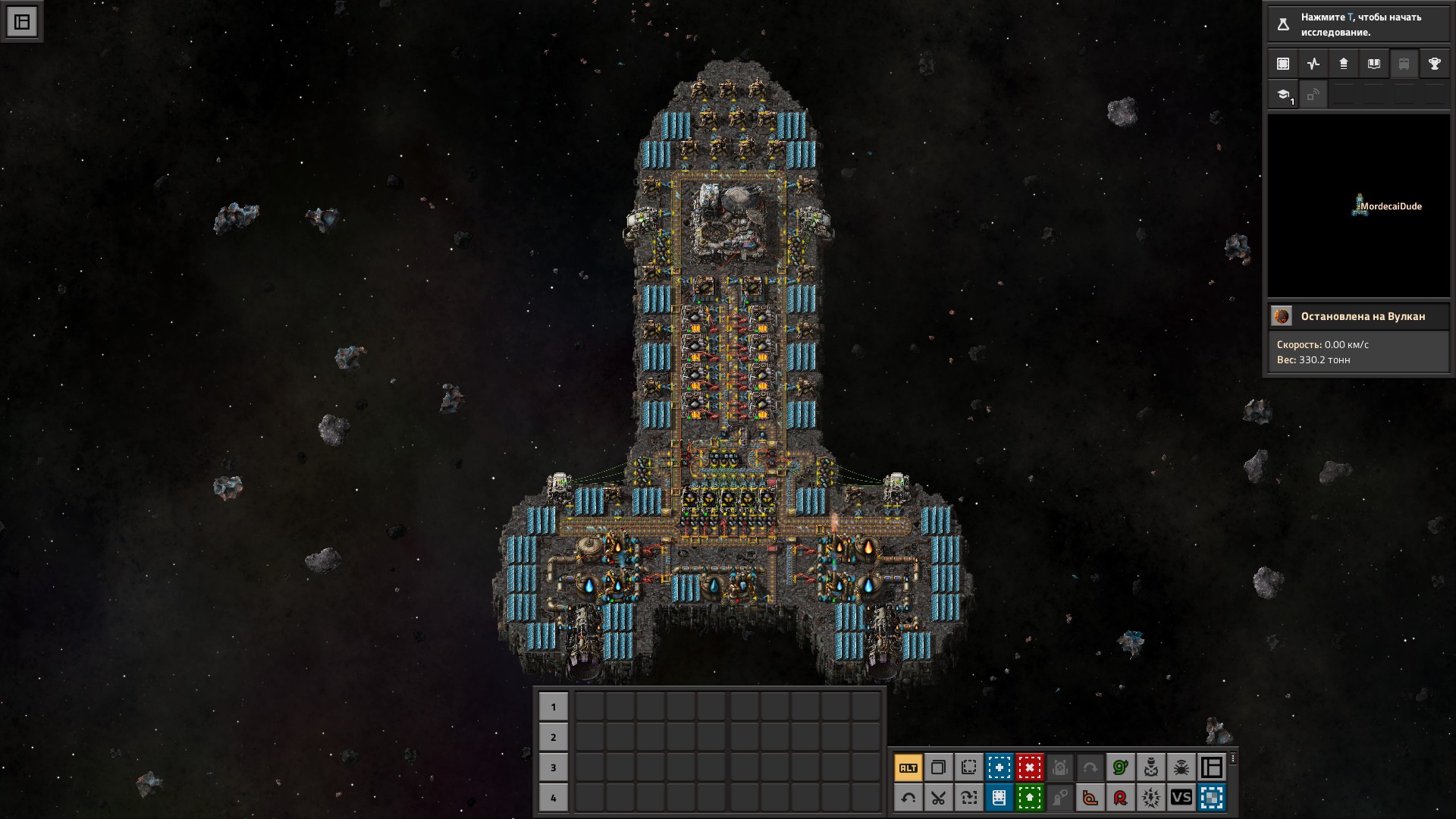Select the blue new blueprint tool
1456x819 pixels.
[x=999, y=767]
